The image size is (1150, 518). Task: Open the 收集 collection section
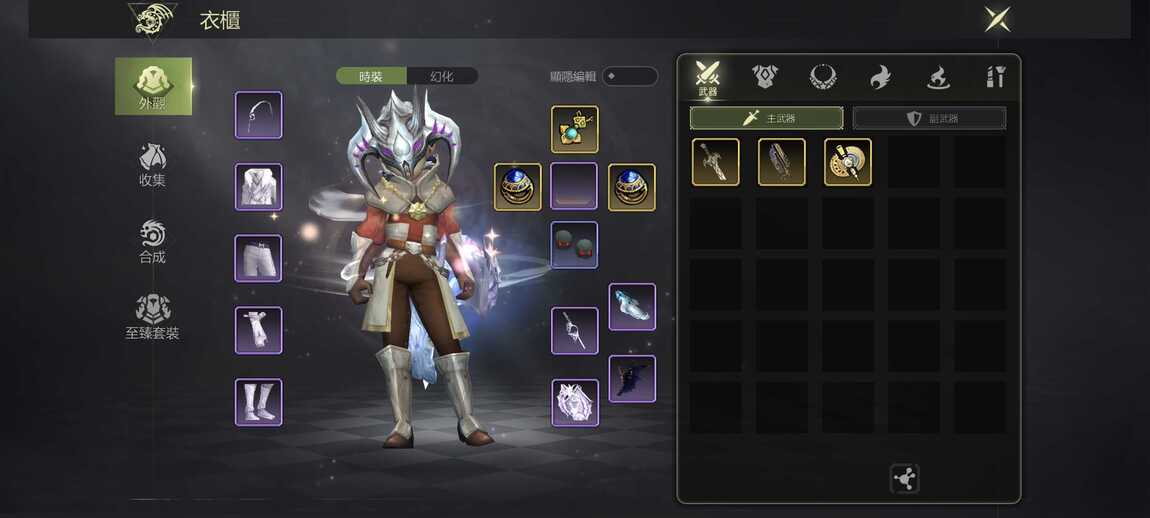point(152,165)
